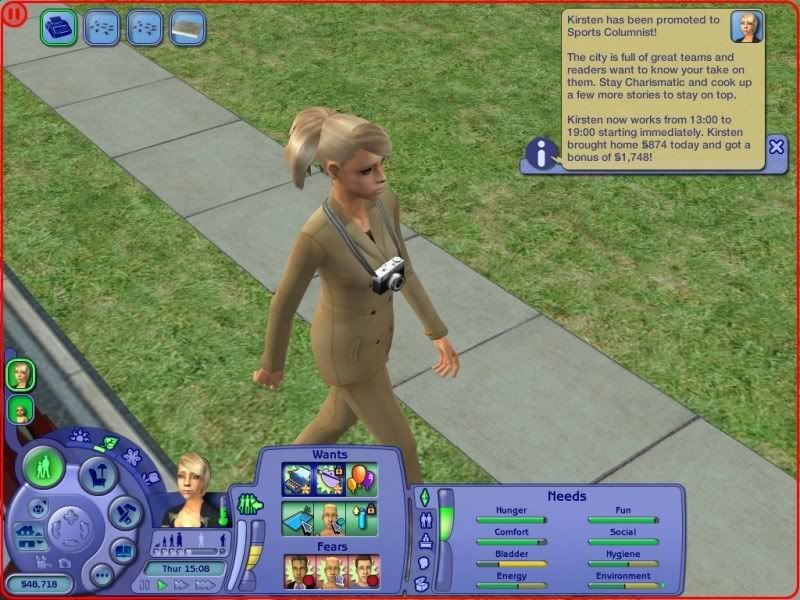Open the relationships panel tab

click(x=423, y=519)
